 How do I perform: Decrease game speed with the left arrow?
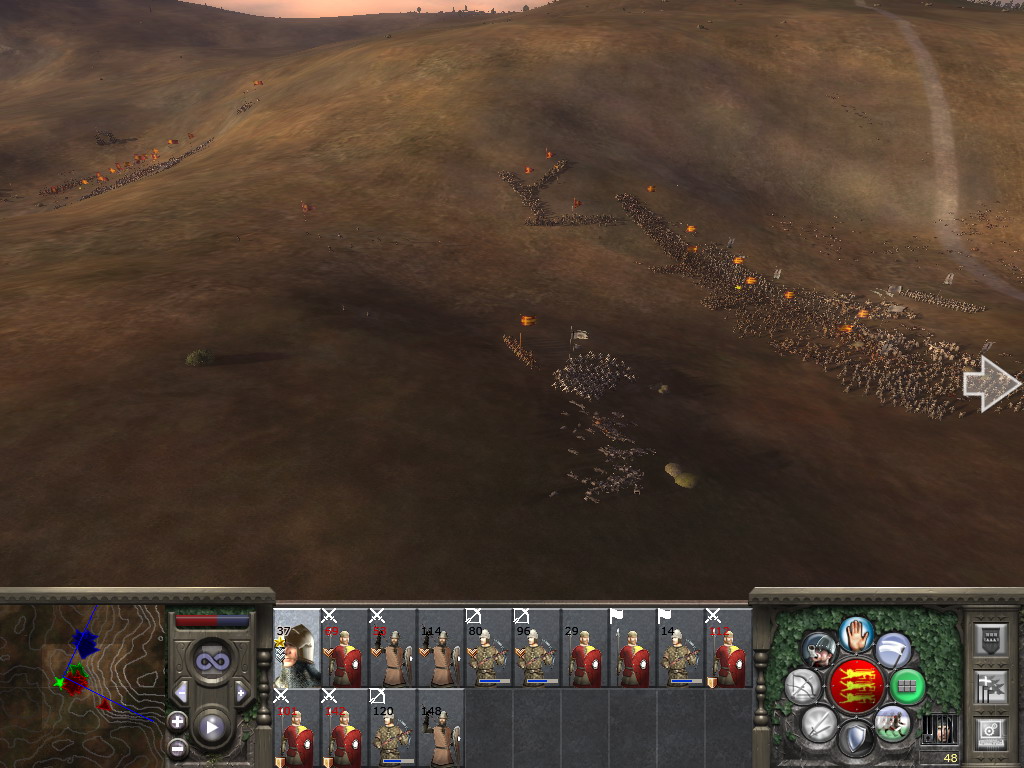(x=181, y=692)
